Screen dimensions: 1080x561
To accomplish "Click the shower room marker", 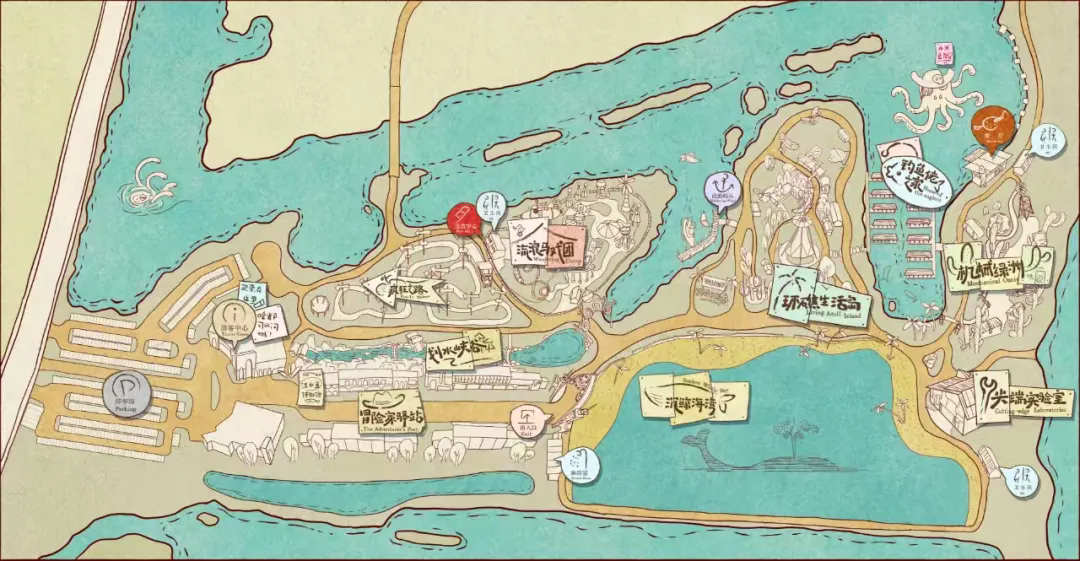I will pos(580,462).
